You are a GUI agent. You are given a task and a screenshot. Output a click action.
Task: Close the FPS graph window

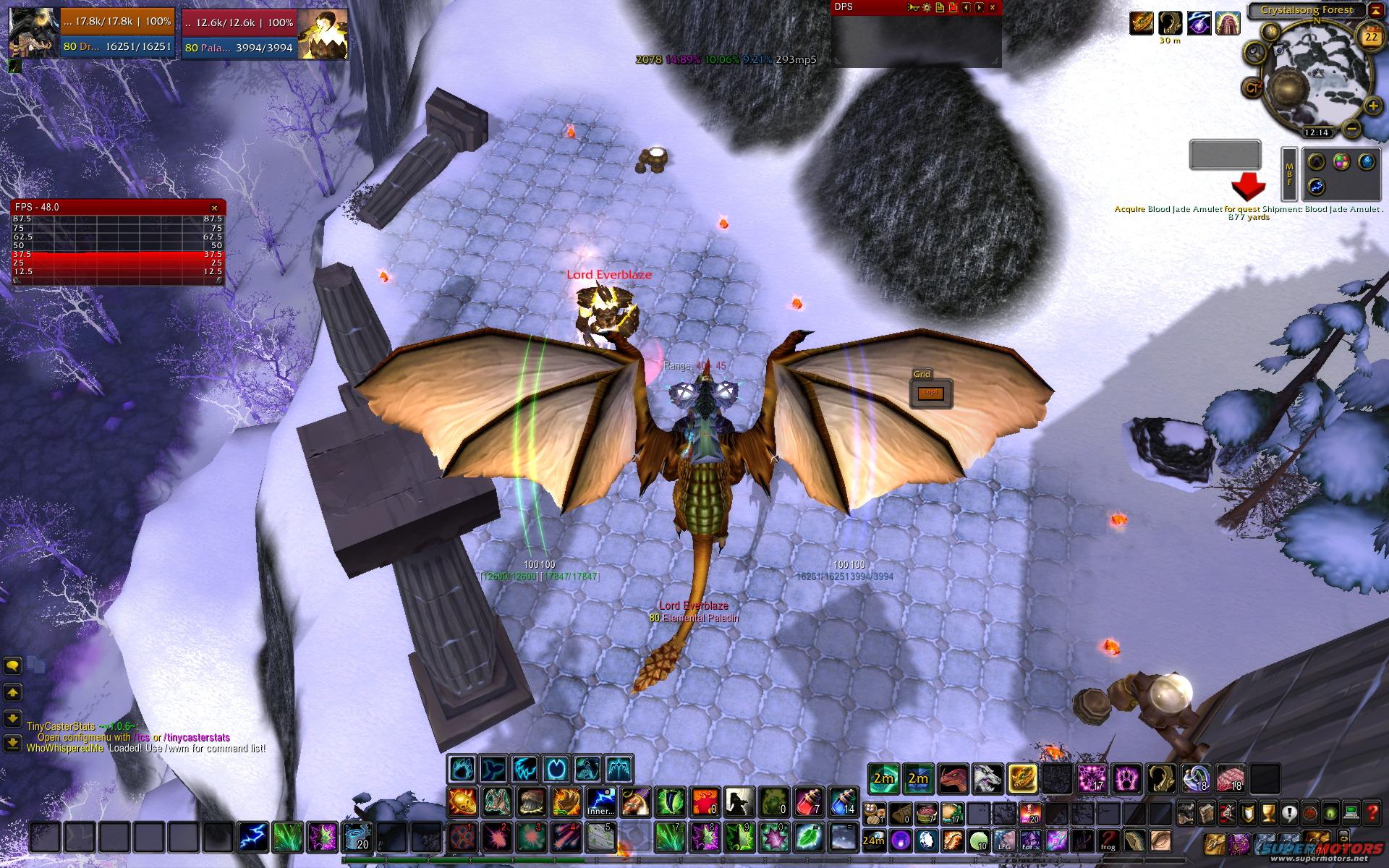tap(214, 208)
